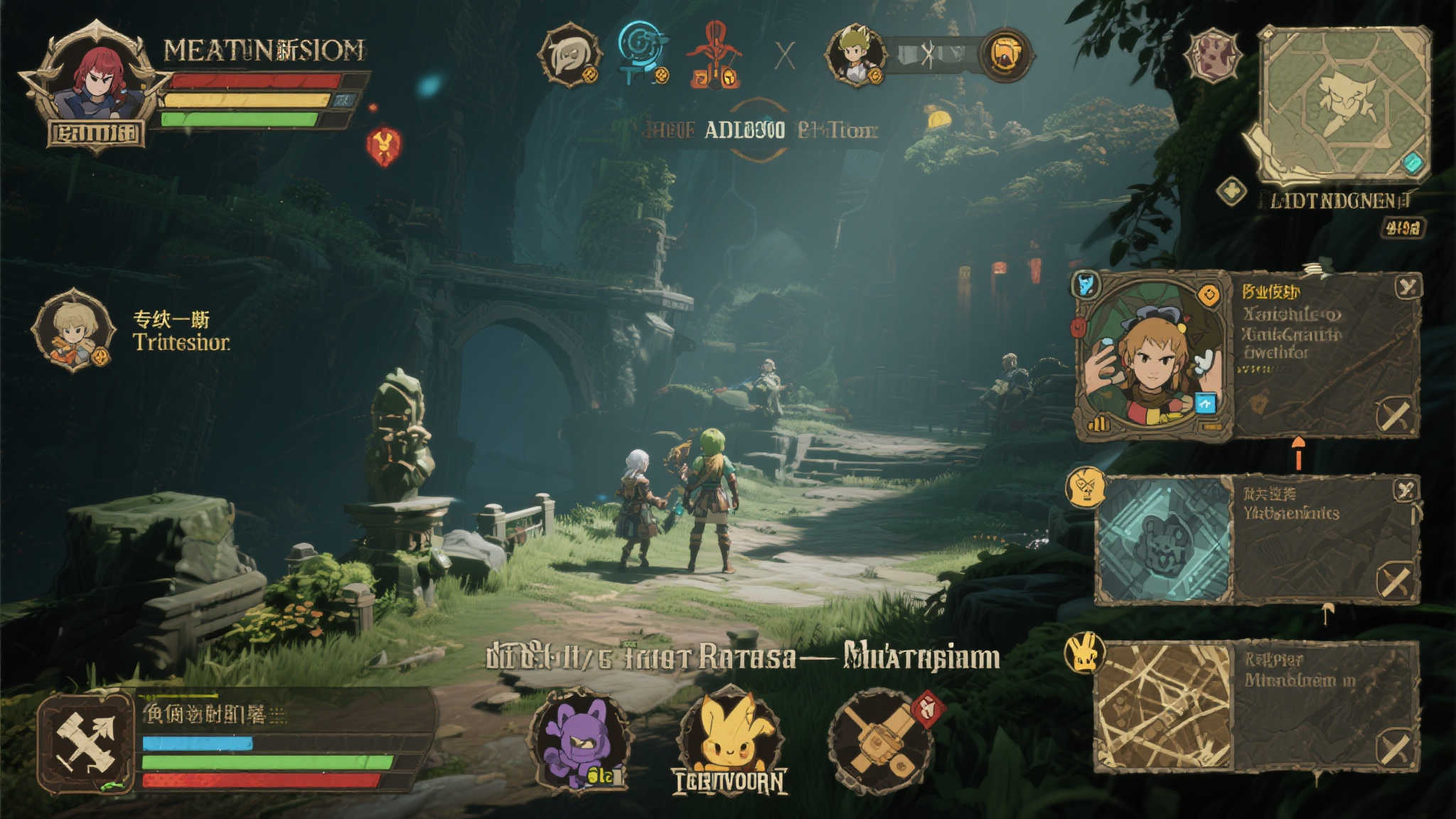
Task: Click the diamond marker below the minimap
Action: pos(1231,191)
